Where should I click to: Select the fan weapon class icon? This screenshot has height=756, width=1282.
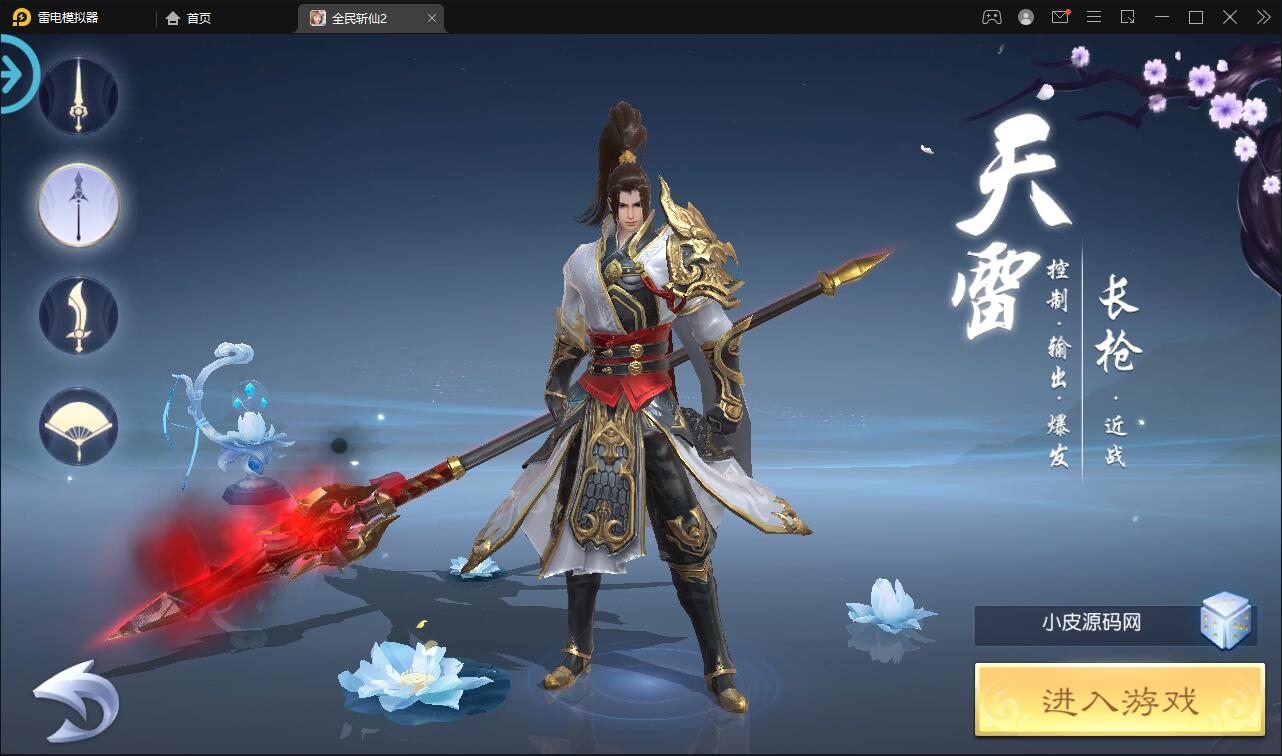point(78,427)
